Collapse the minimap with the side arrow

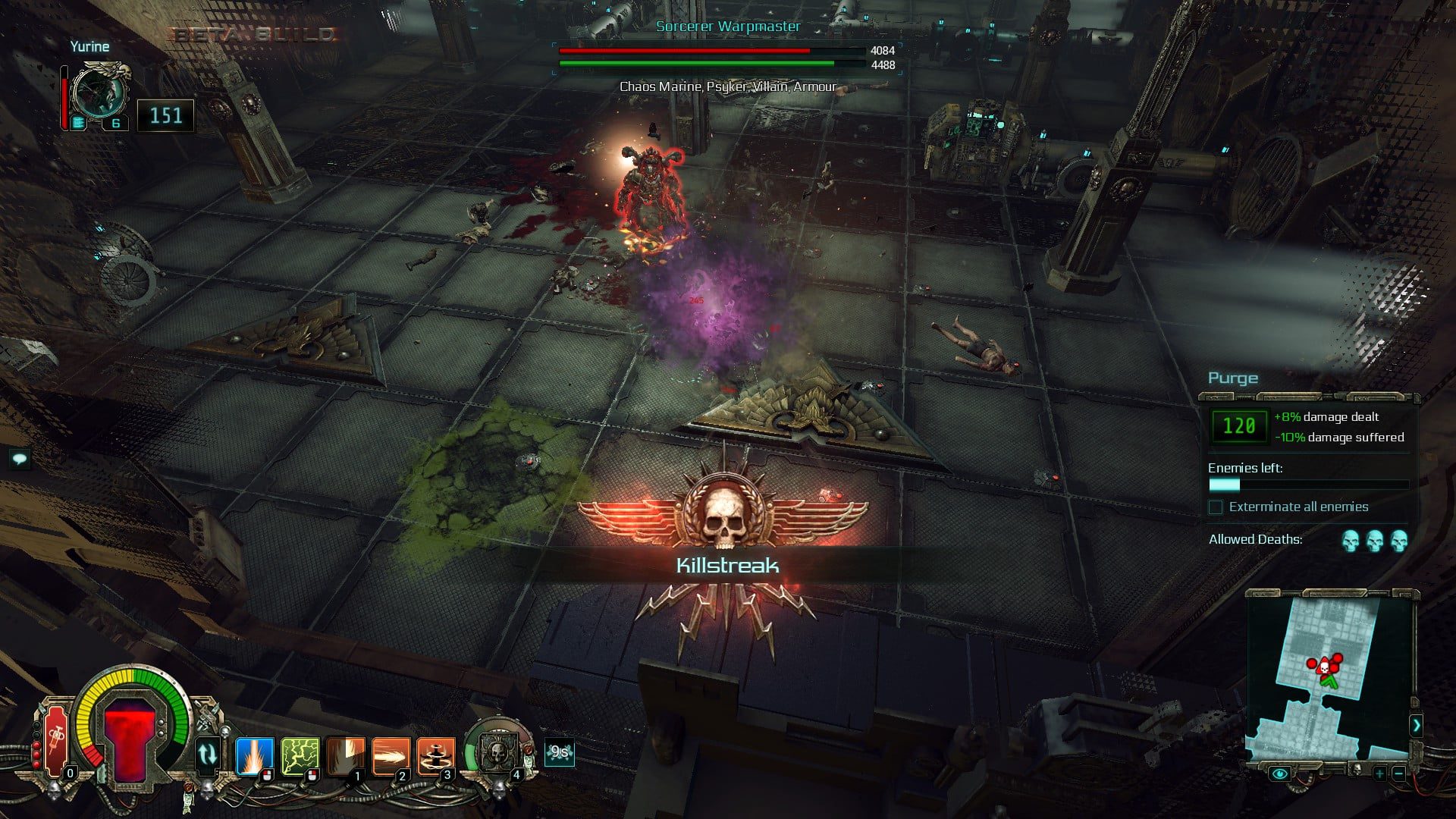1416,725
